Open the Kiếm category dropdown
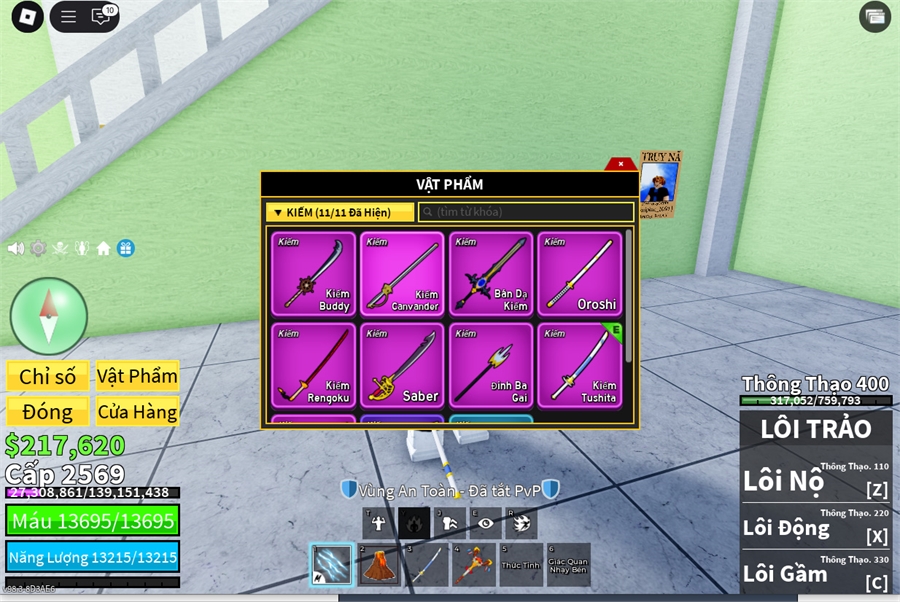This screenshot has width=900, height=602. 340,212
